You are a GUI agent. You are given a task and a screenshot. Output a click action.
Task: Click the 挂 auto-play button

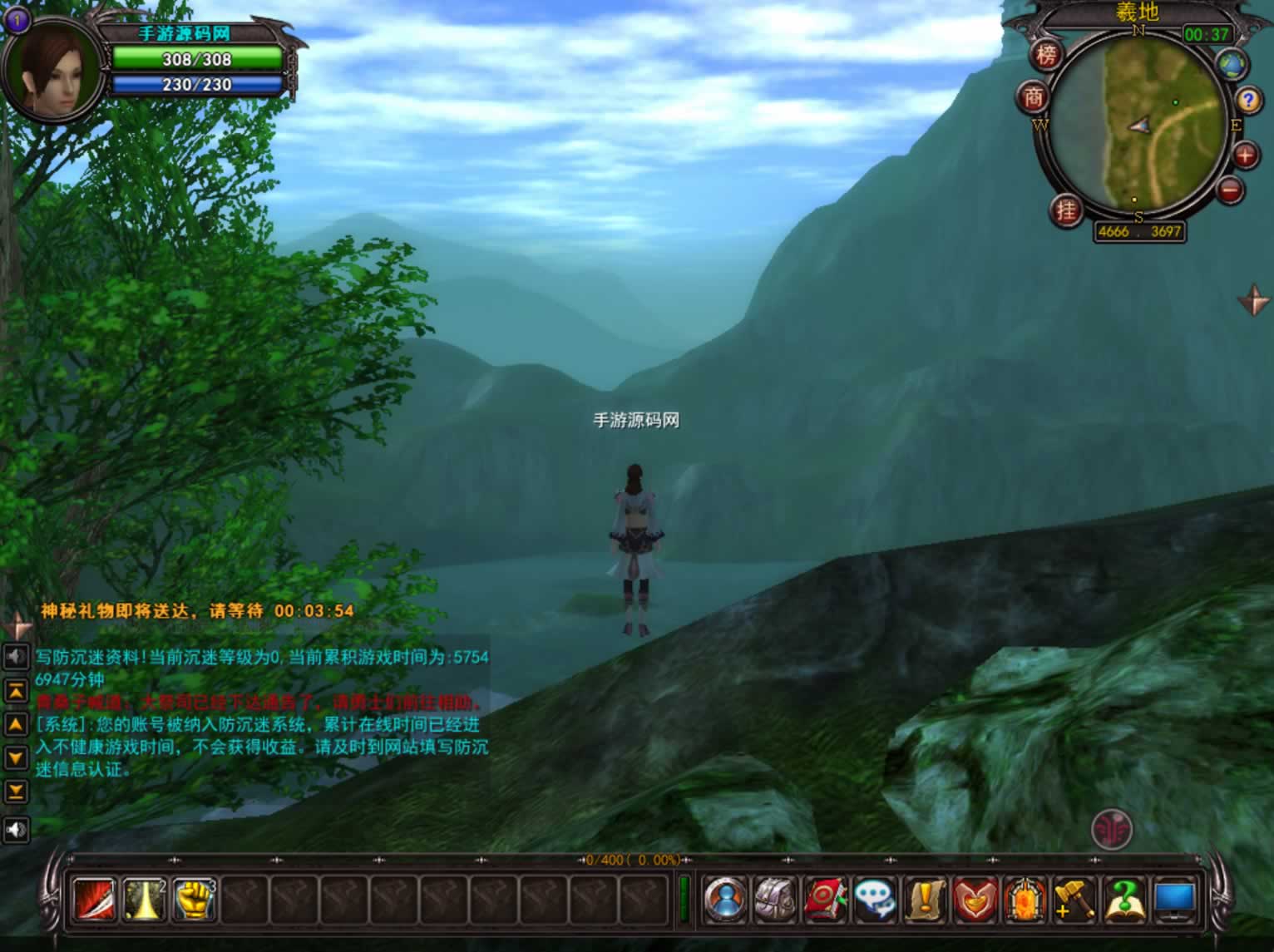click(x=1066, y=210)
